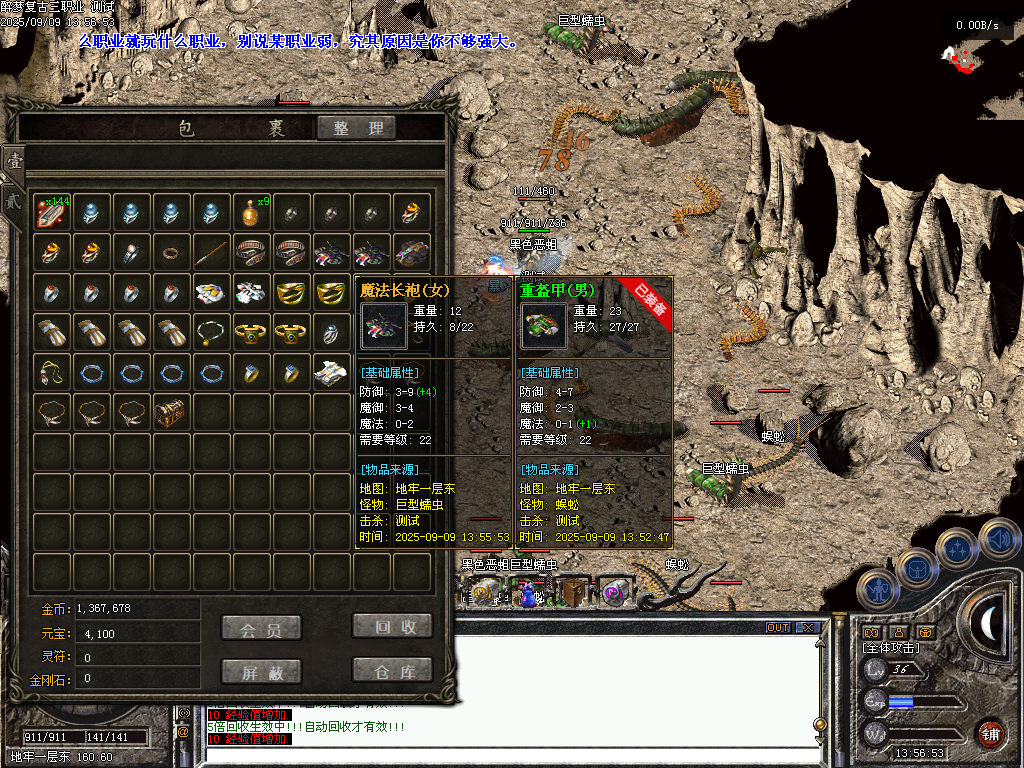Click the OUT button on chat bar
This screenshot has height=768, width=1024.
coord(778,628)
